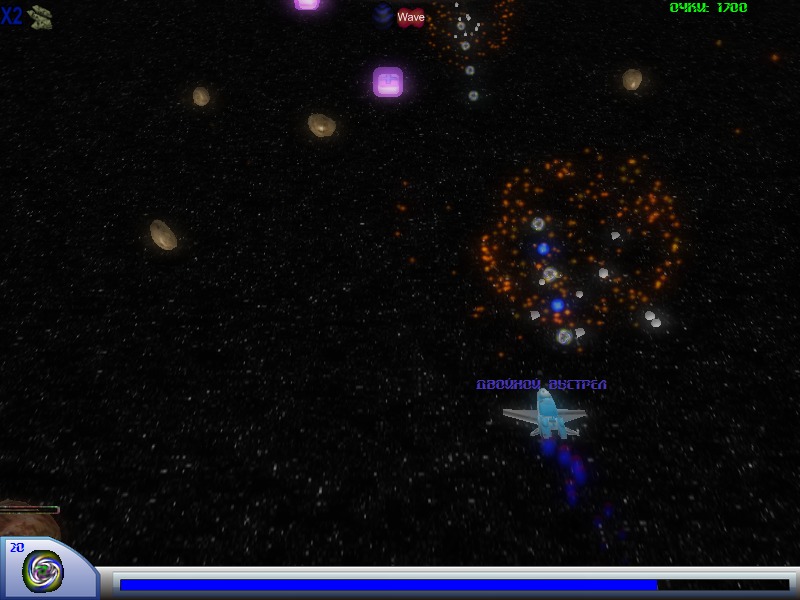Activate the swirl special weapon icon
Viewport: 800px width, 600px height.
(43, 570)
